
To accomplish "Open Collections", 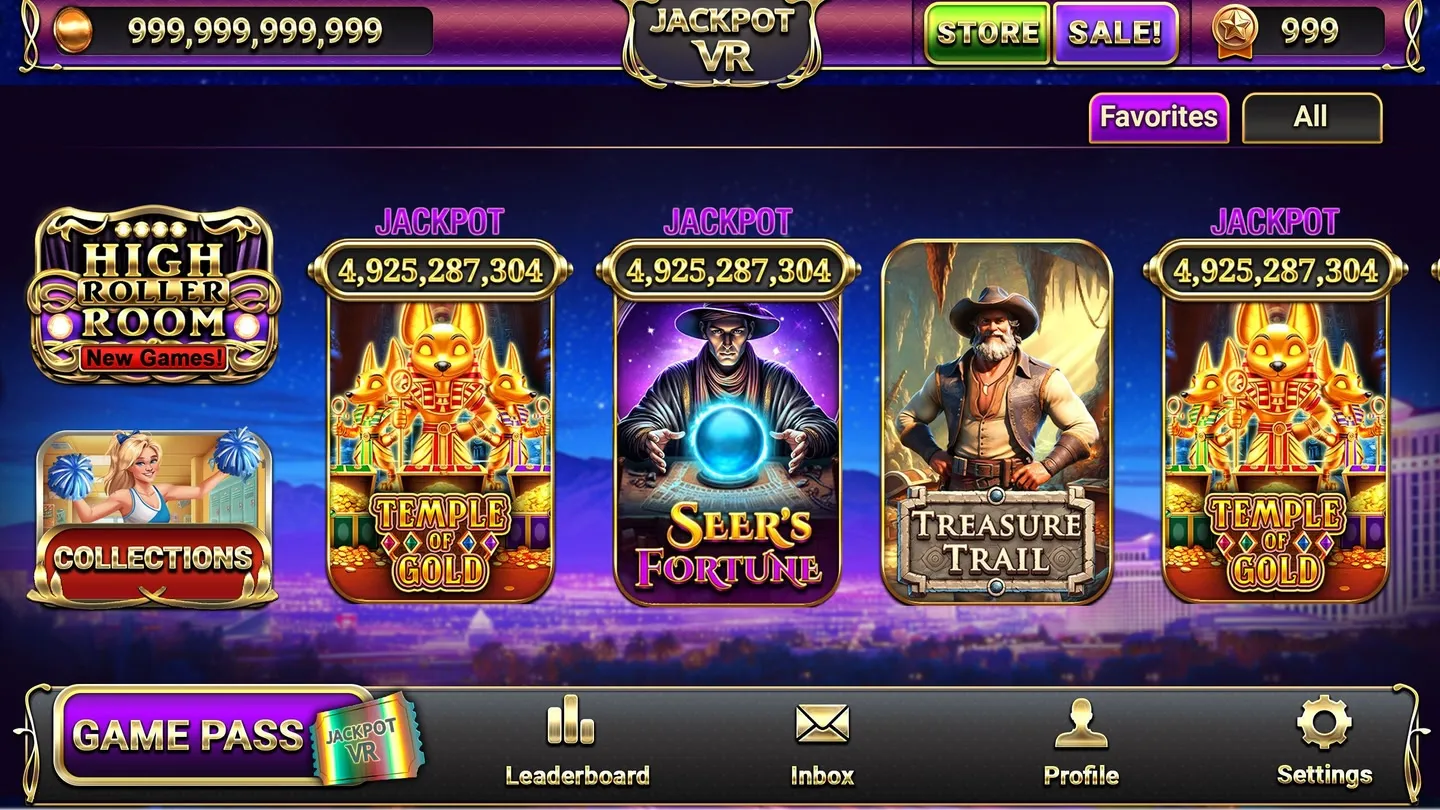I will pyautogui.click(x=153, y=520).
